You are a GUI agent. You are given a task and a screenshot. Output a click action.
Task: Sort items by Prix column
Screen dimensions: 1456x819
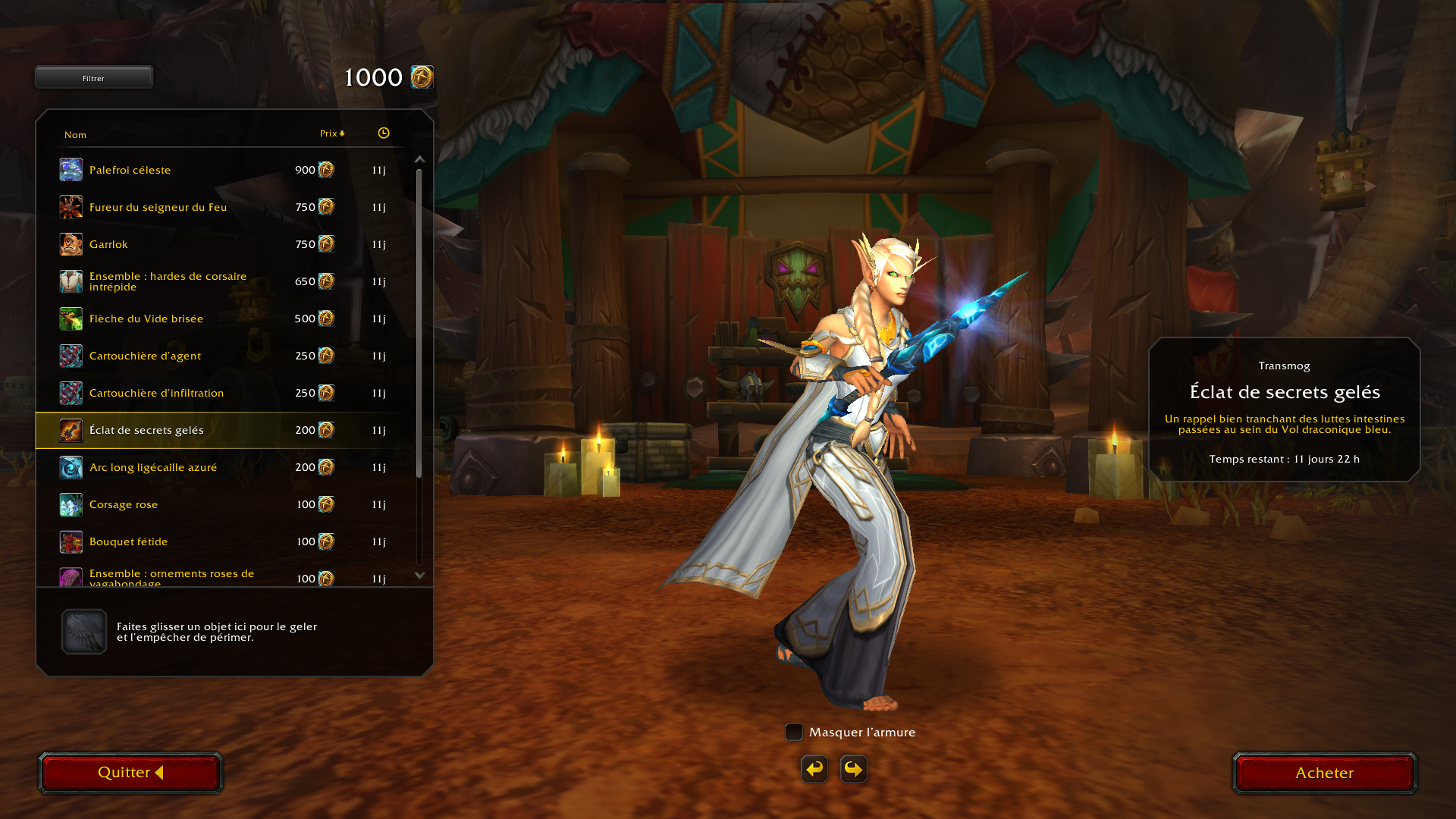click(331, 133)
